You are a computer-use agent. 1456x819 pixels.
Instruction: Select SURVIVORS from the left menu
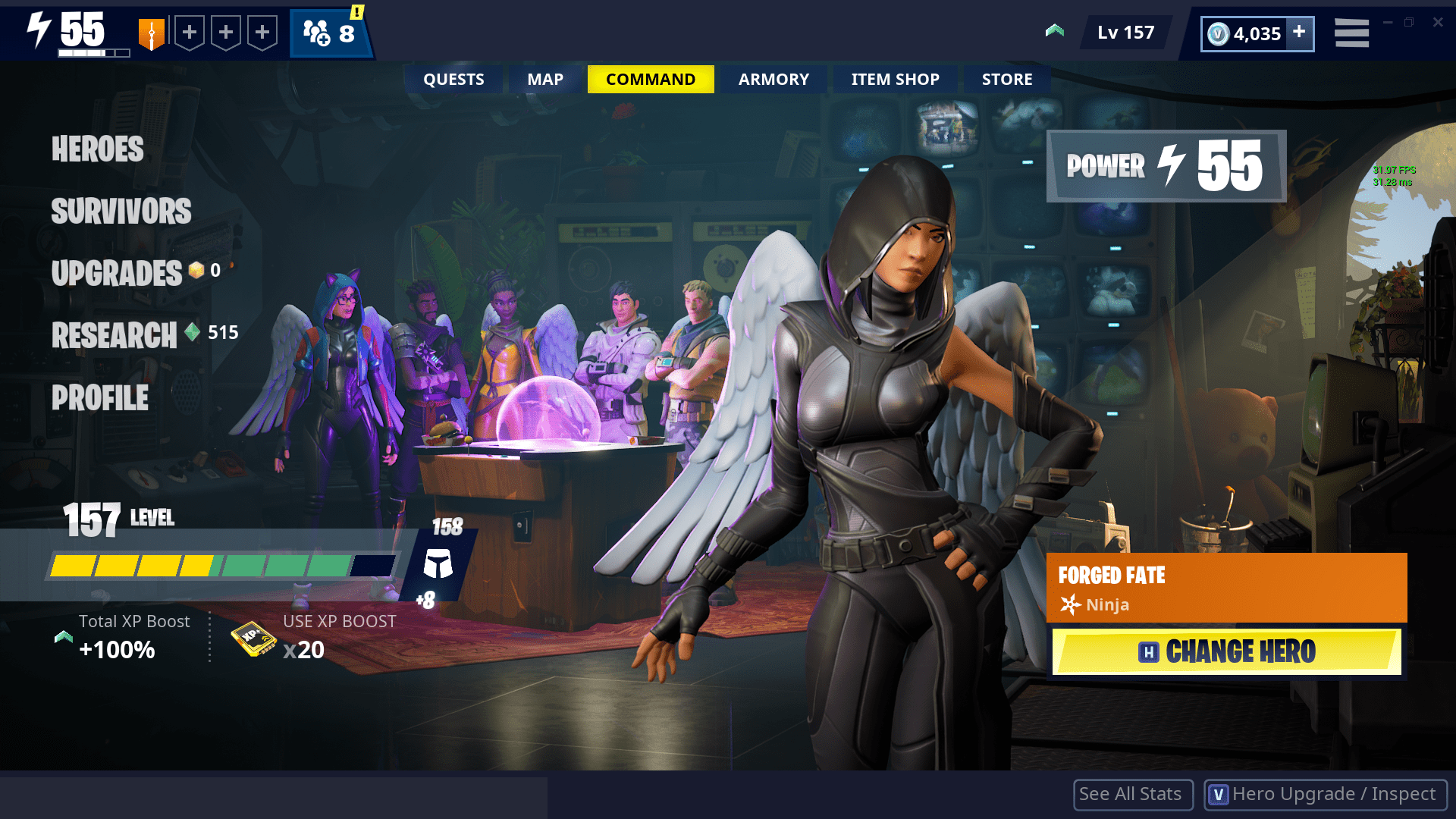point(121,212)
